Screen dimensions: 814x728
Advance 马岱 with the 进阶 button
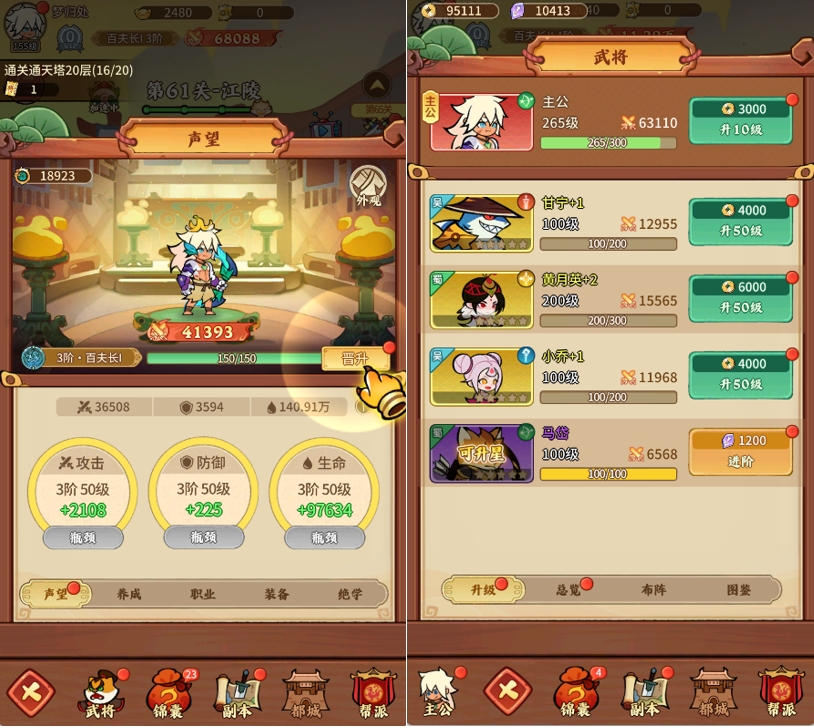(740, 451)
